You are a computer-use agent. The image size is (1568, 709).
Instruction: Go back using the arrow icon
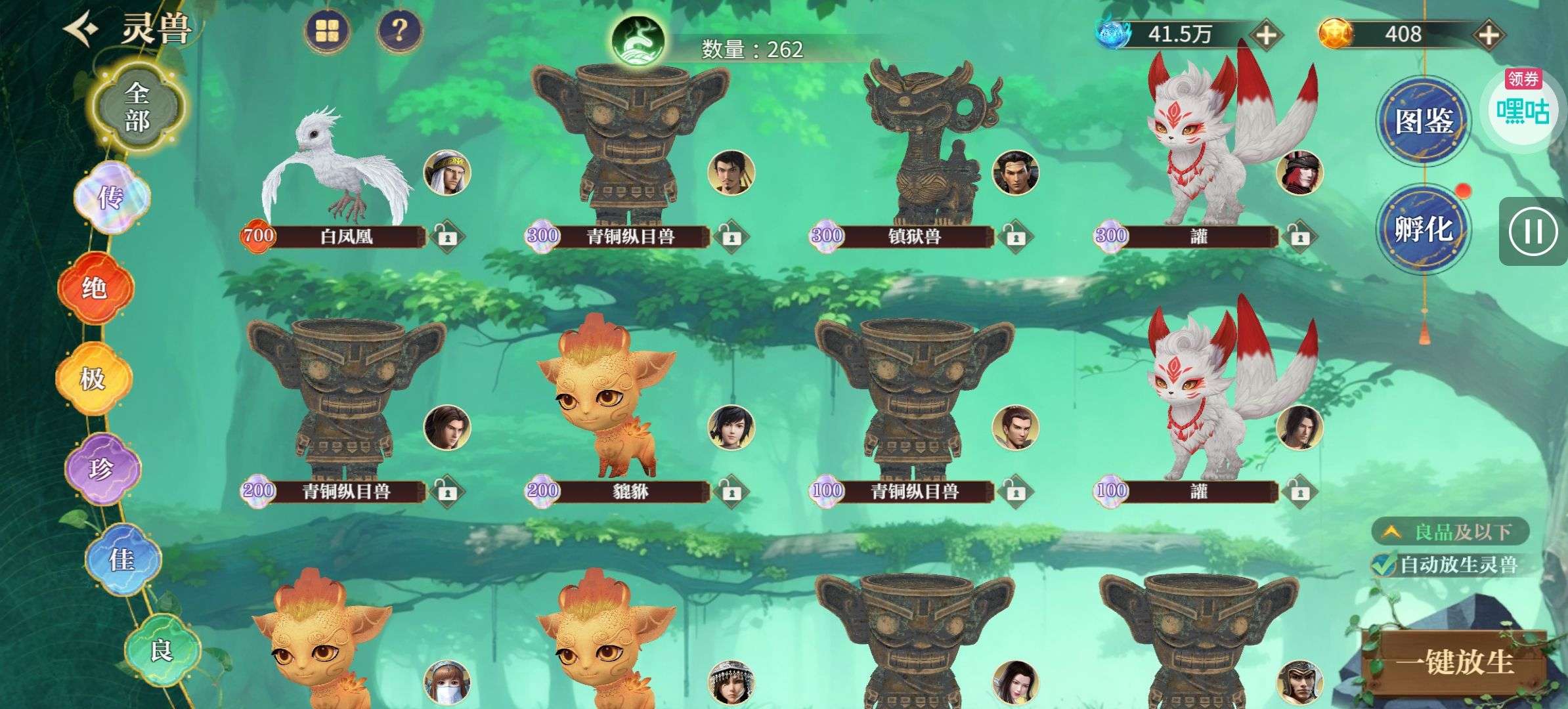[81, 30]
